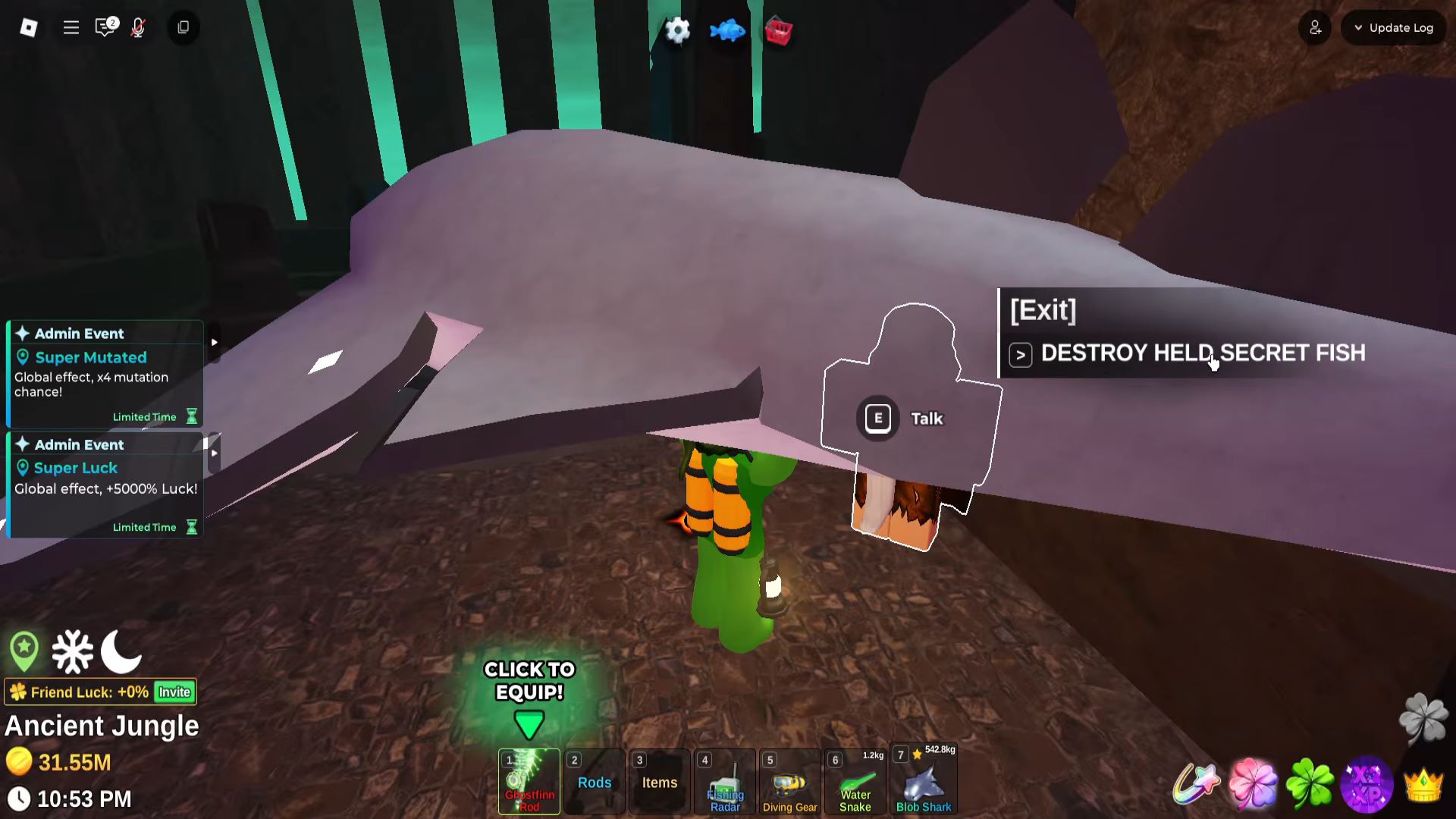Choose the [Exit] dialogue option
This screenshot has height=819, width=1456.
[1043, 310]
